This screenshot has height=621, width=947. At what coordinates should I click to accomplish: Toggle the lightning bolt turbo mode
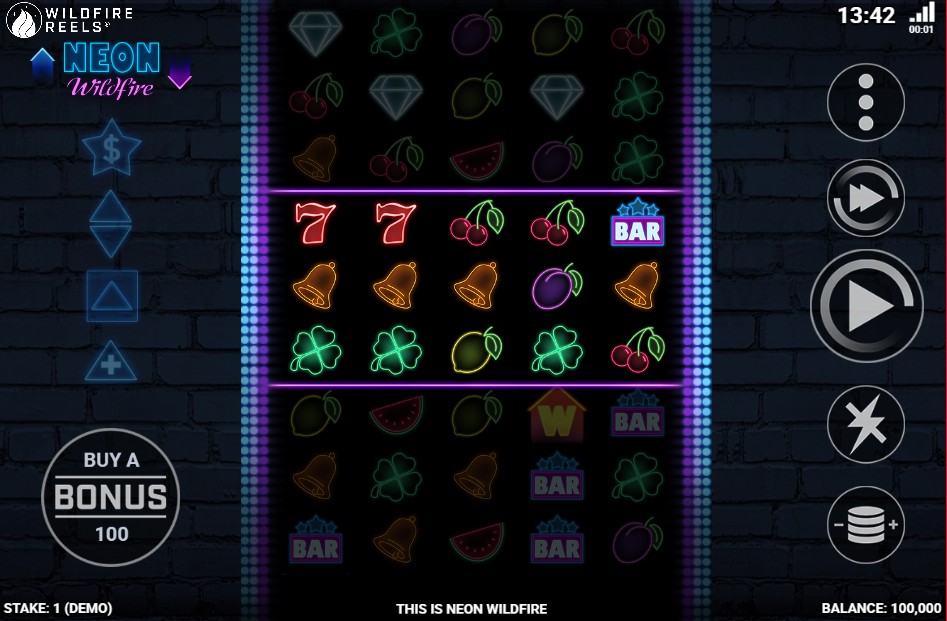coord(865,424)
